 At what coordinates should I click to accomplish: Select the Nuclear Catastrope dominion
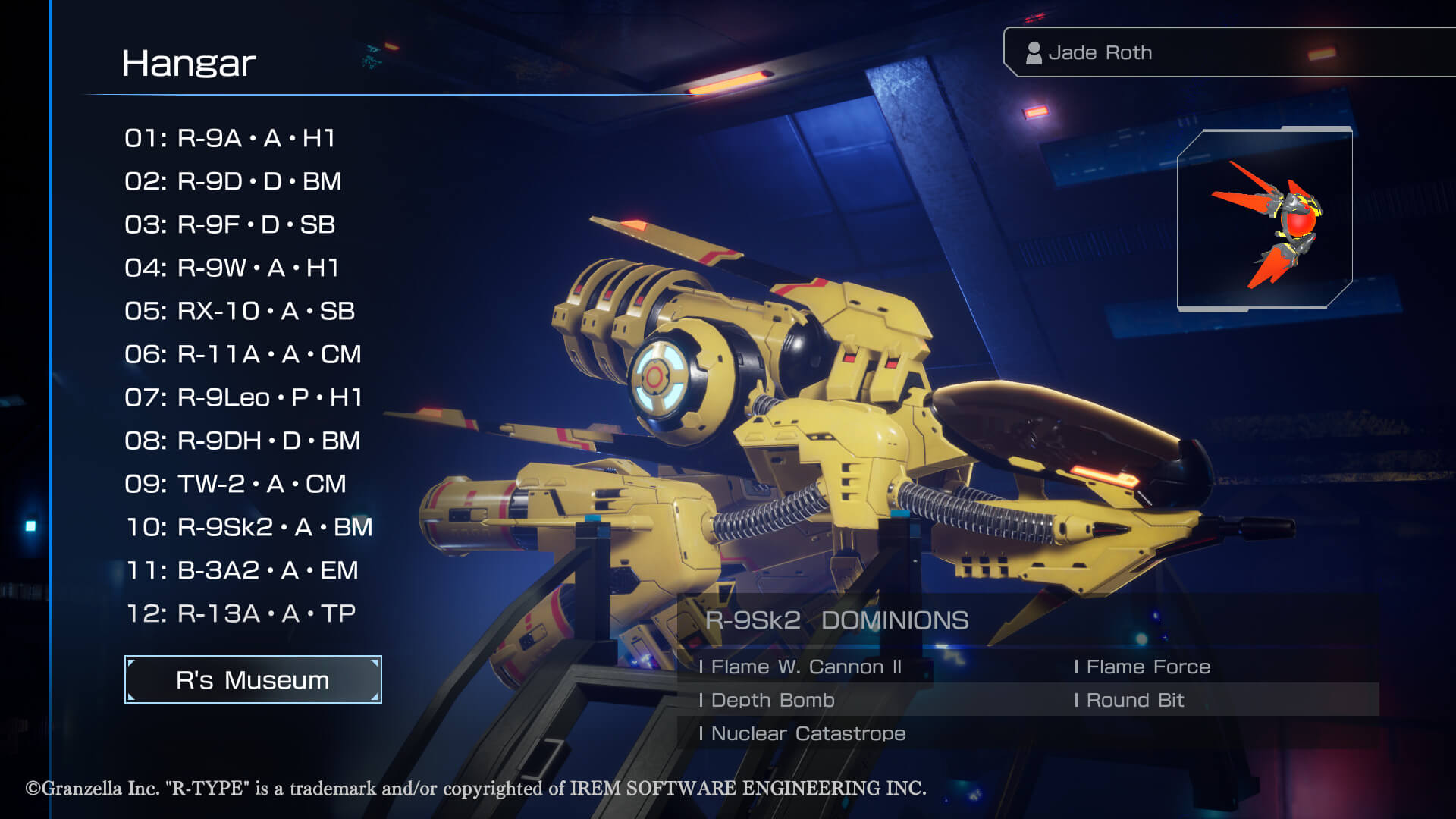click(x=803, y=733)
